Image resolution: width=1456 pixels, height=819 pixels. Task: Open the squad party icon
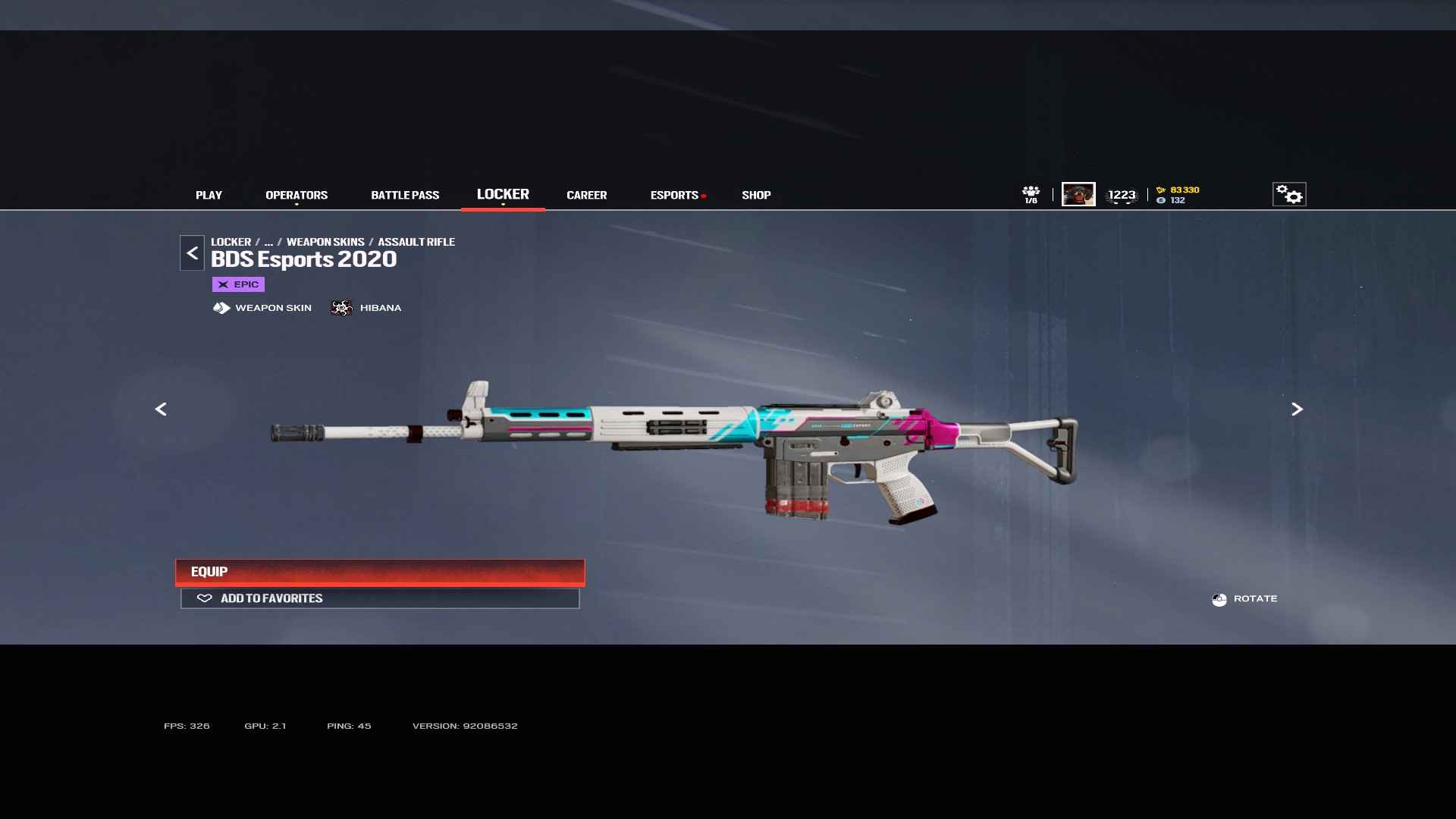click(x=1031, y=194)
